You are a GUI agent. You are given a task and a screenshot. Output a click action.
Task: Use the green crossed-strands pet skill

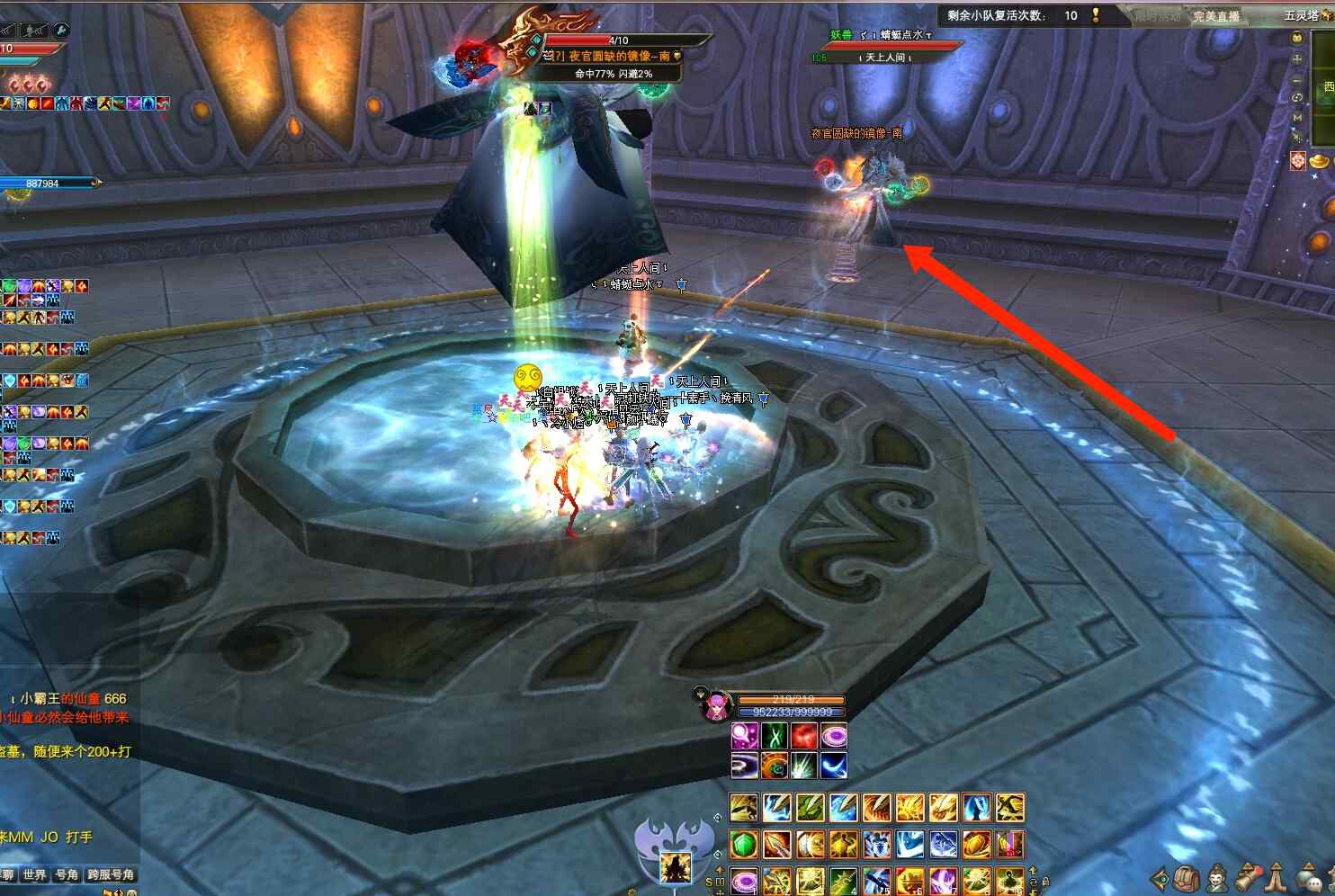775,736
